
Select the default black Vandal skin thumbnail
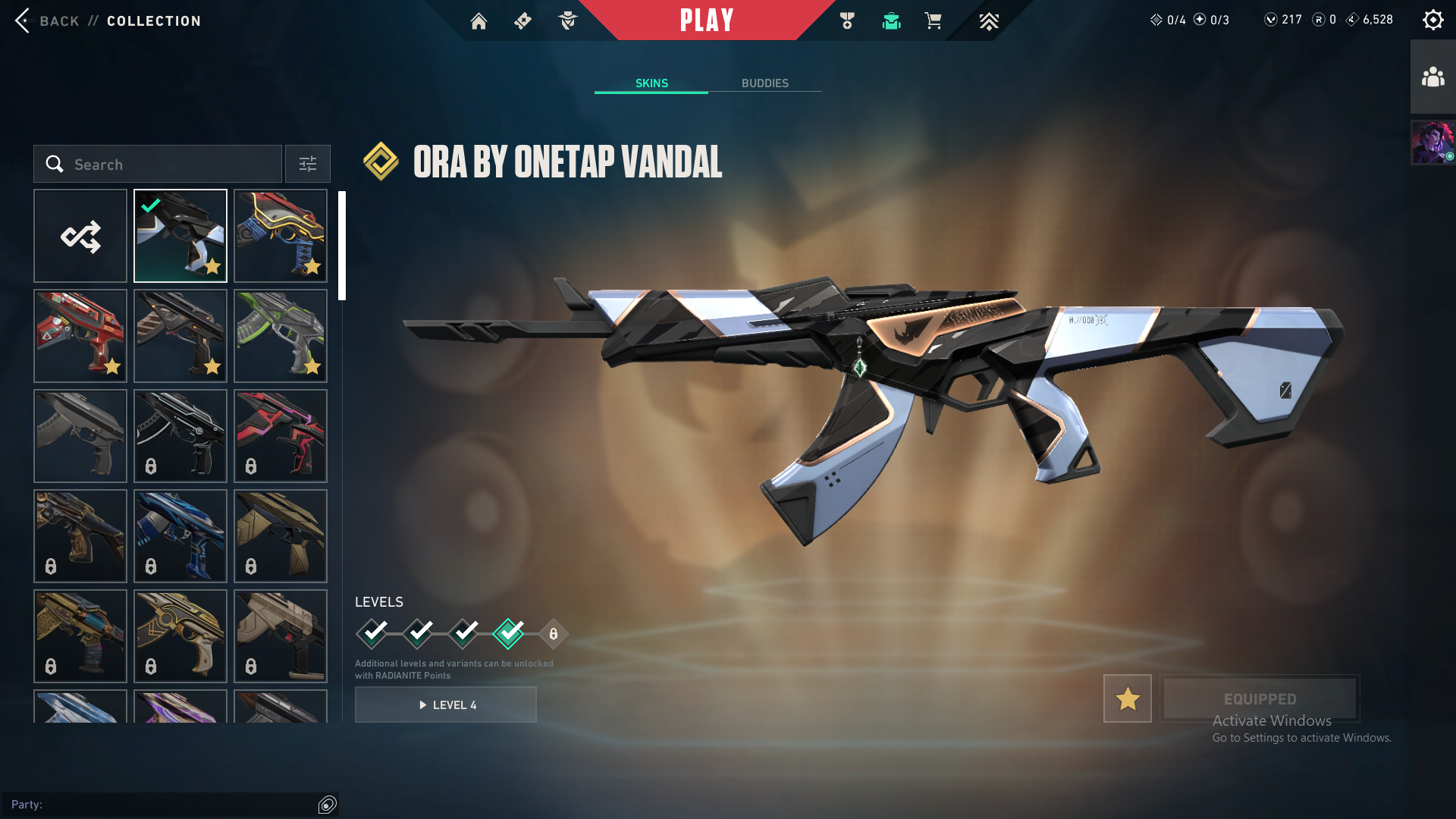80,436
